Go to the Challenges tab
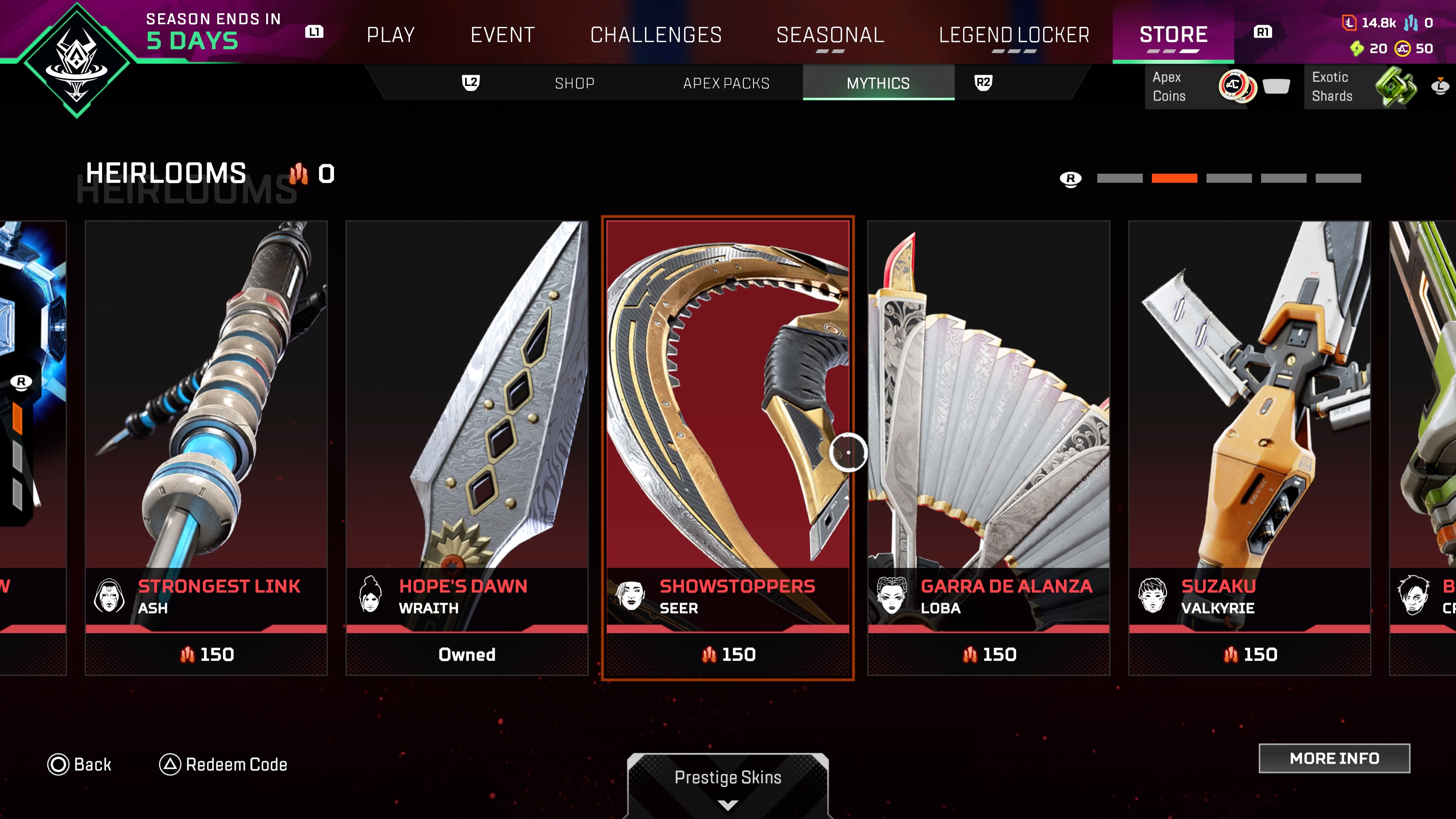The image size is (1456, 819). 656,35
